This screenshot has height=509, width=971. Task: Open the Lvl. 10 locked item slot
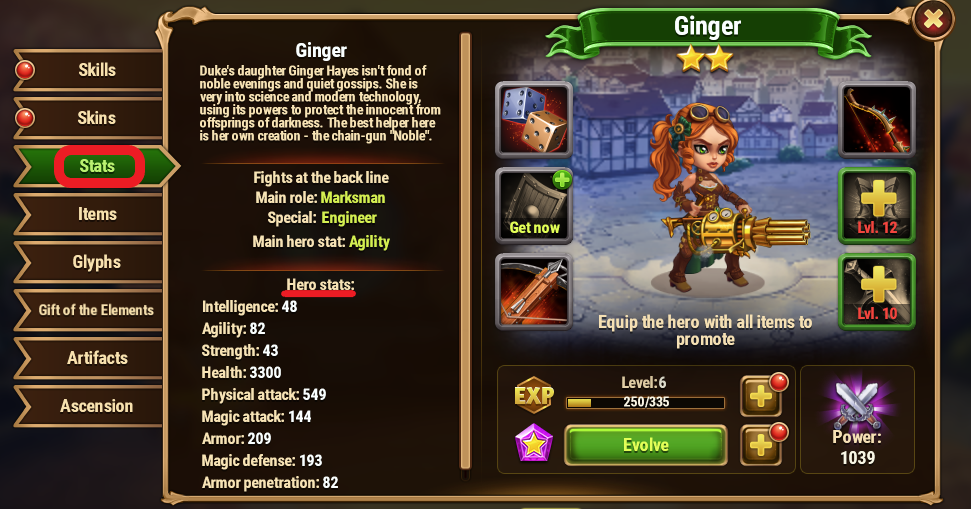(x=876, y=292)
